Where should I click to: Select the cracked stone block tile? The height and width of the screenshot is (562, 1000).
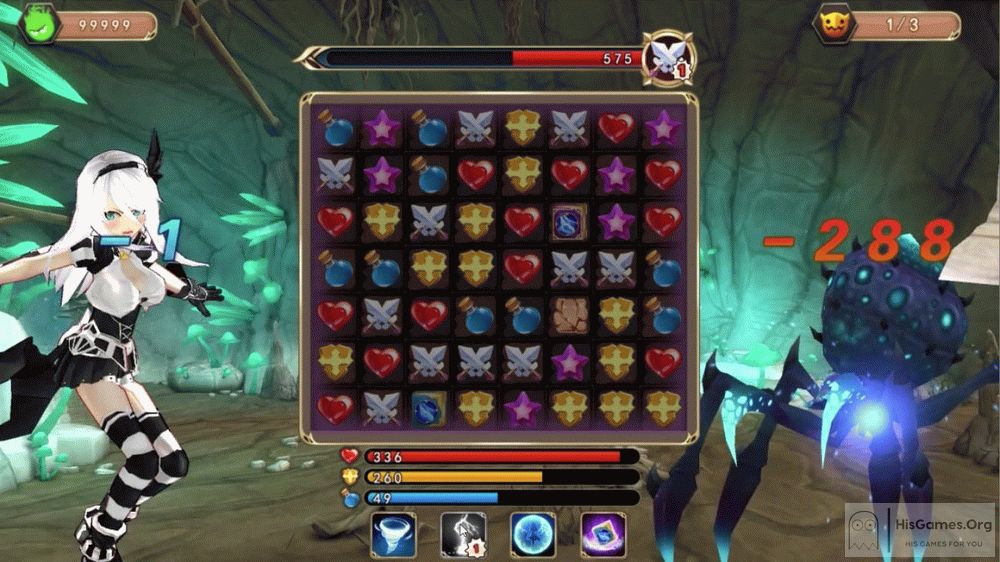pos(570,314)
